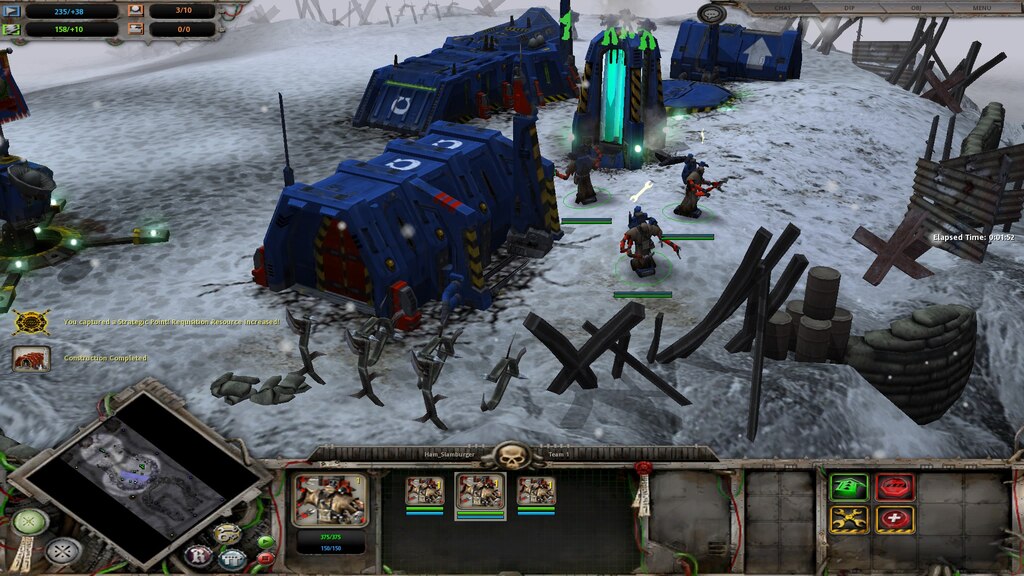The image size is (1024, 576).
Task: Click the round R button by minimap
Action: 197,556
